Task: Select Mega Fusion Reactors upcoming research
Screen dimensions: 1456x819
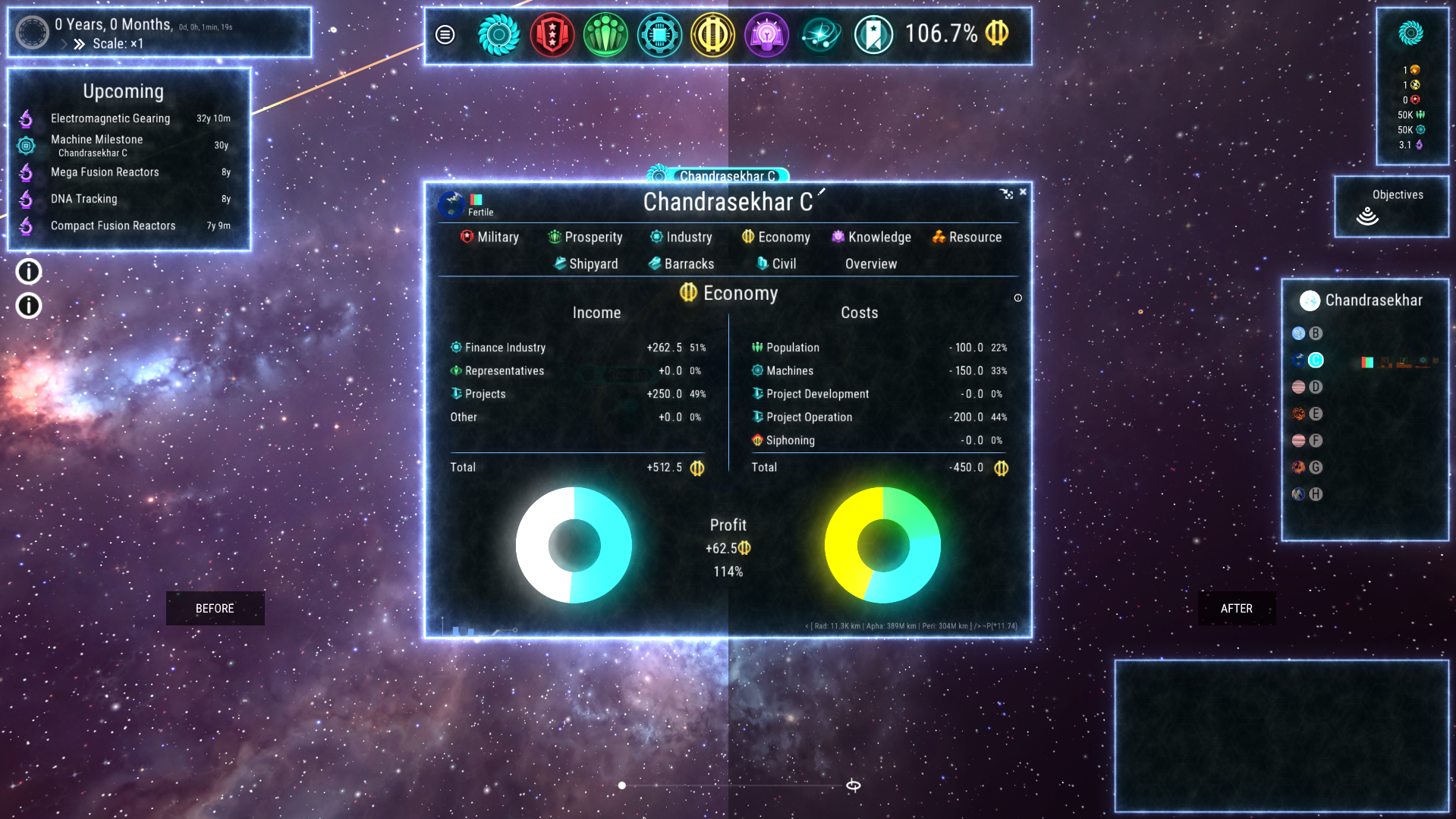Action: (x=105, y=172)
